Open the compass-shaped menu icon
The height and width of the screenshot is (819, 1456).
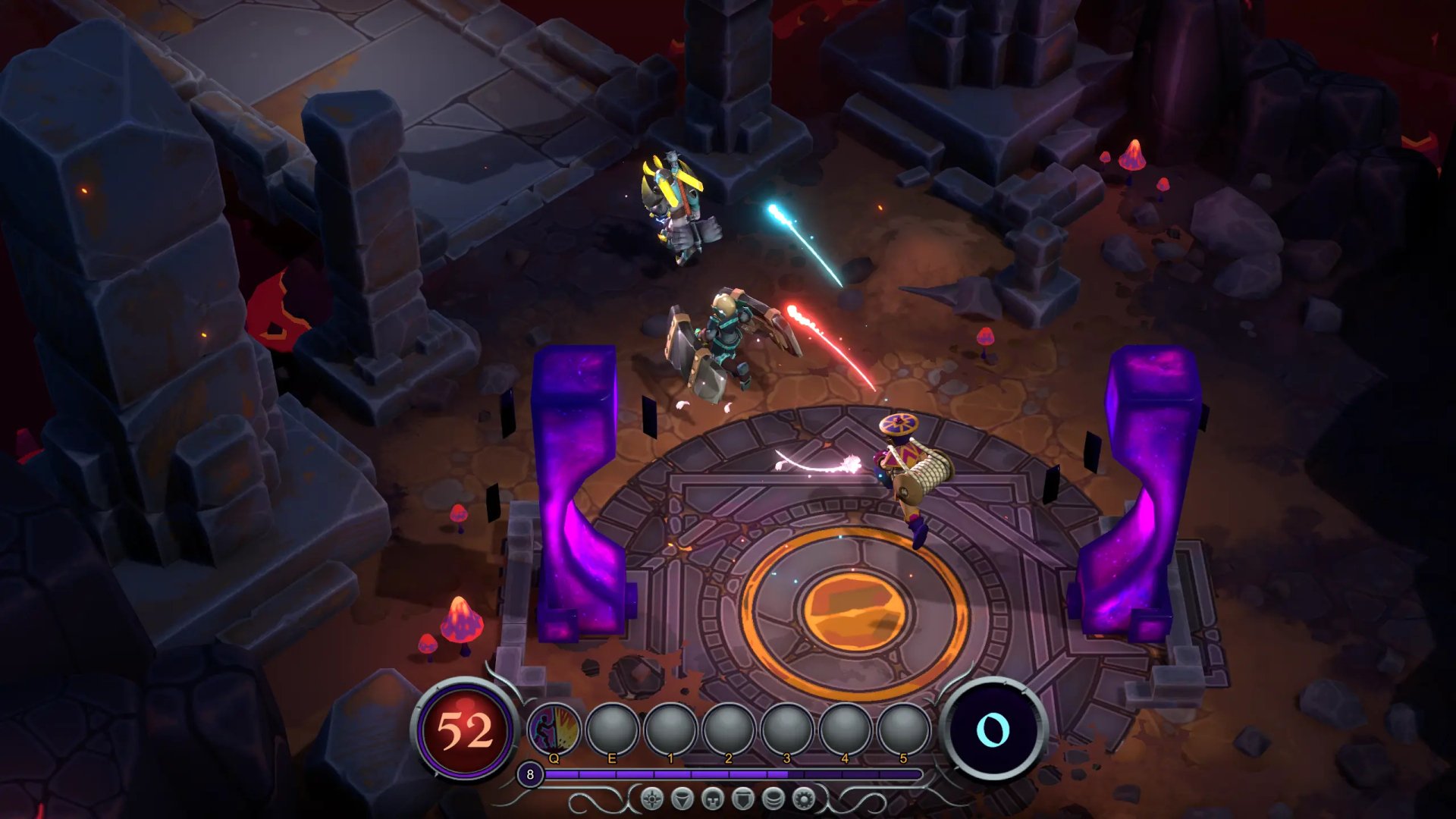click(651, 799)
